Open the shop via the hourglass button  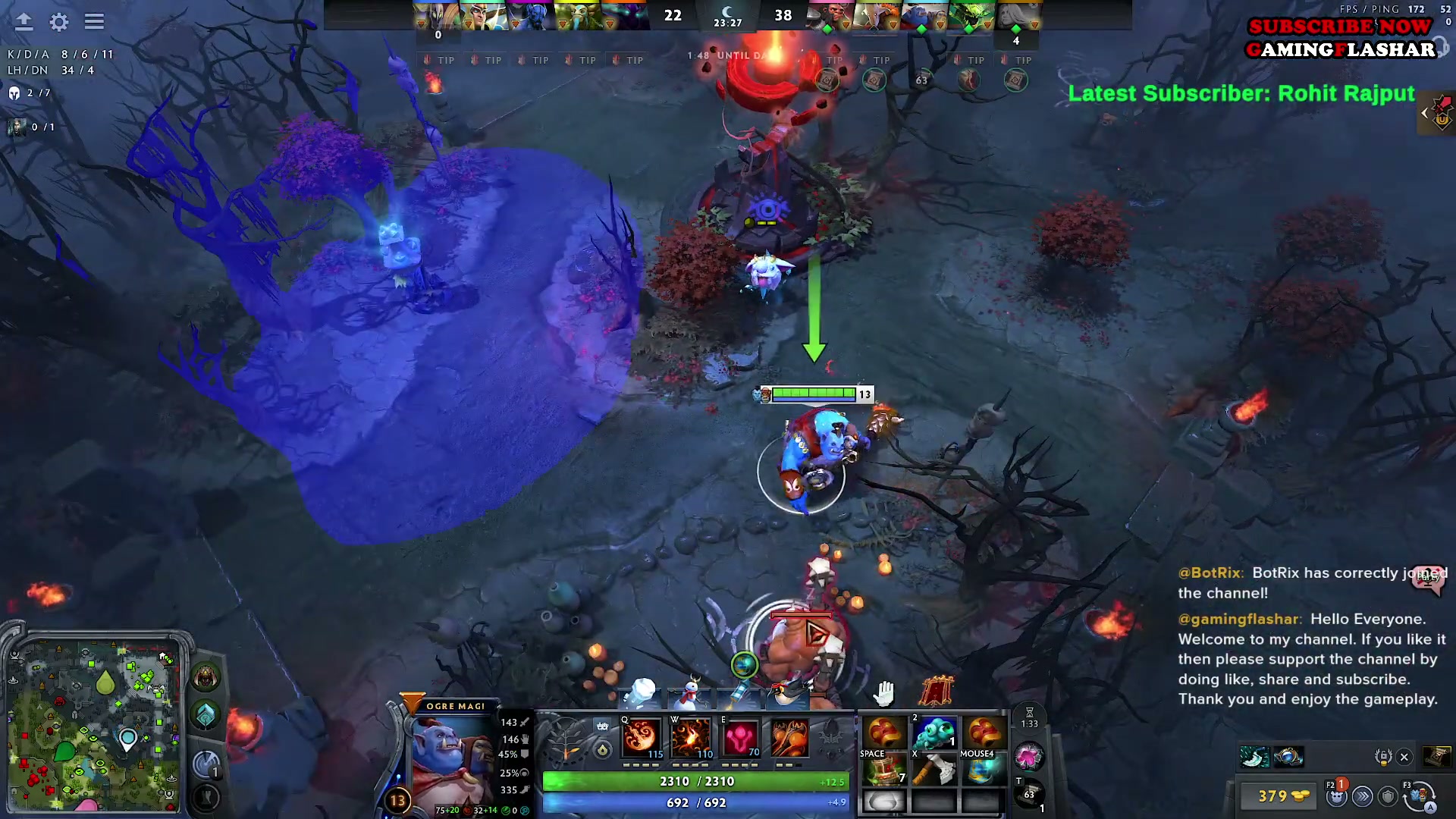point(1030,717)
